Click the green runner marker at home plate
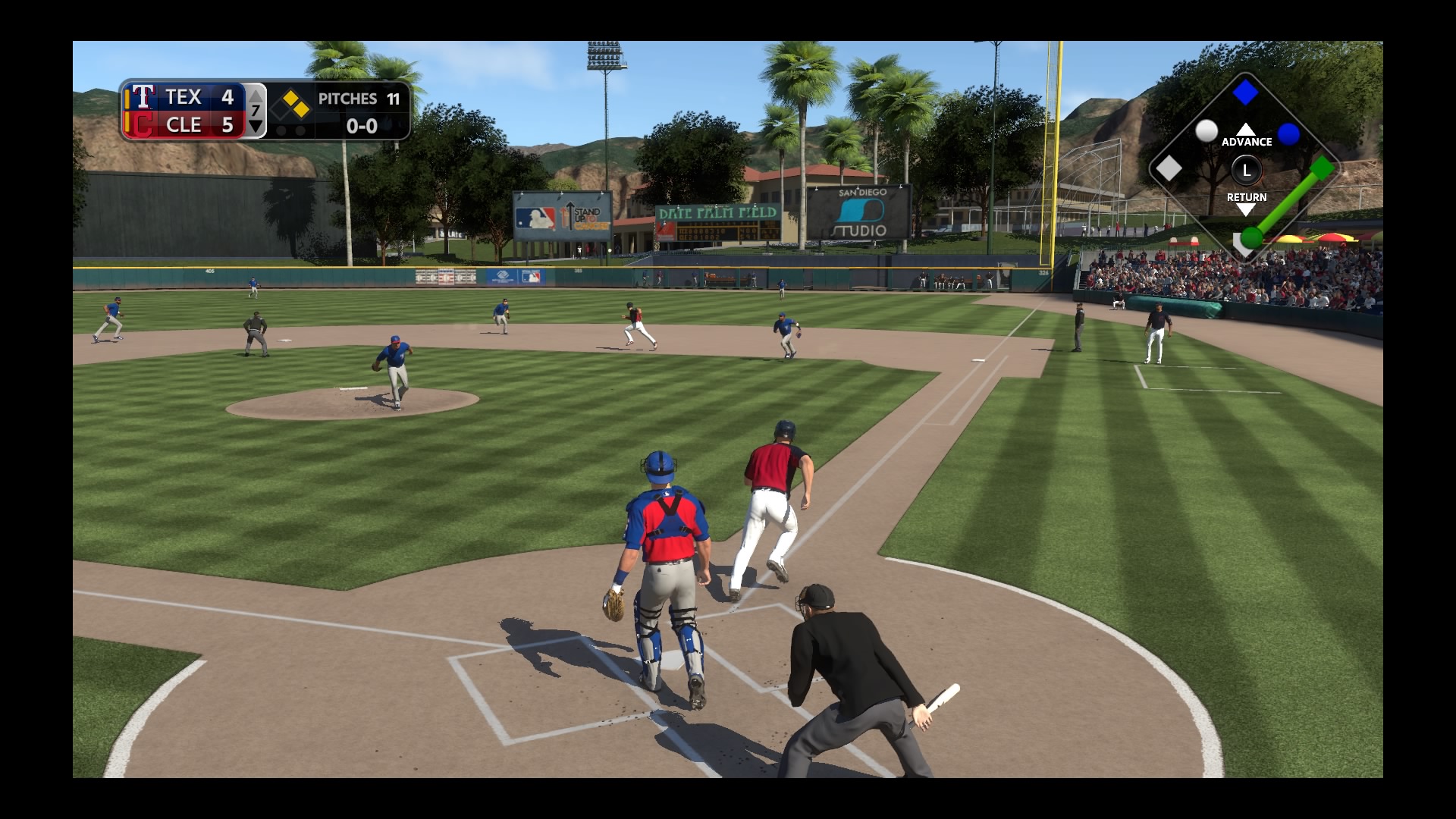 [x=1251, y=238]
